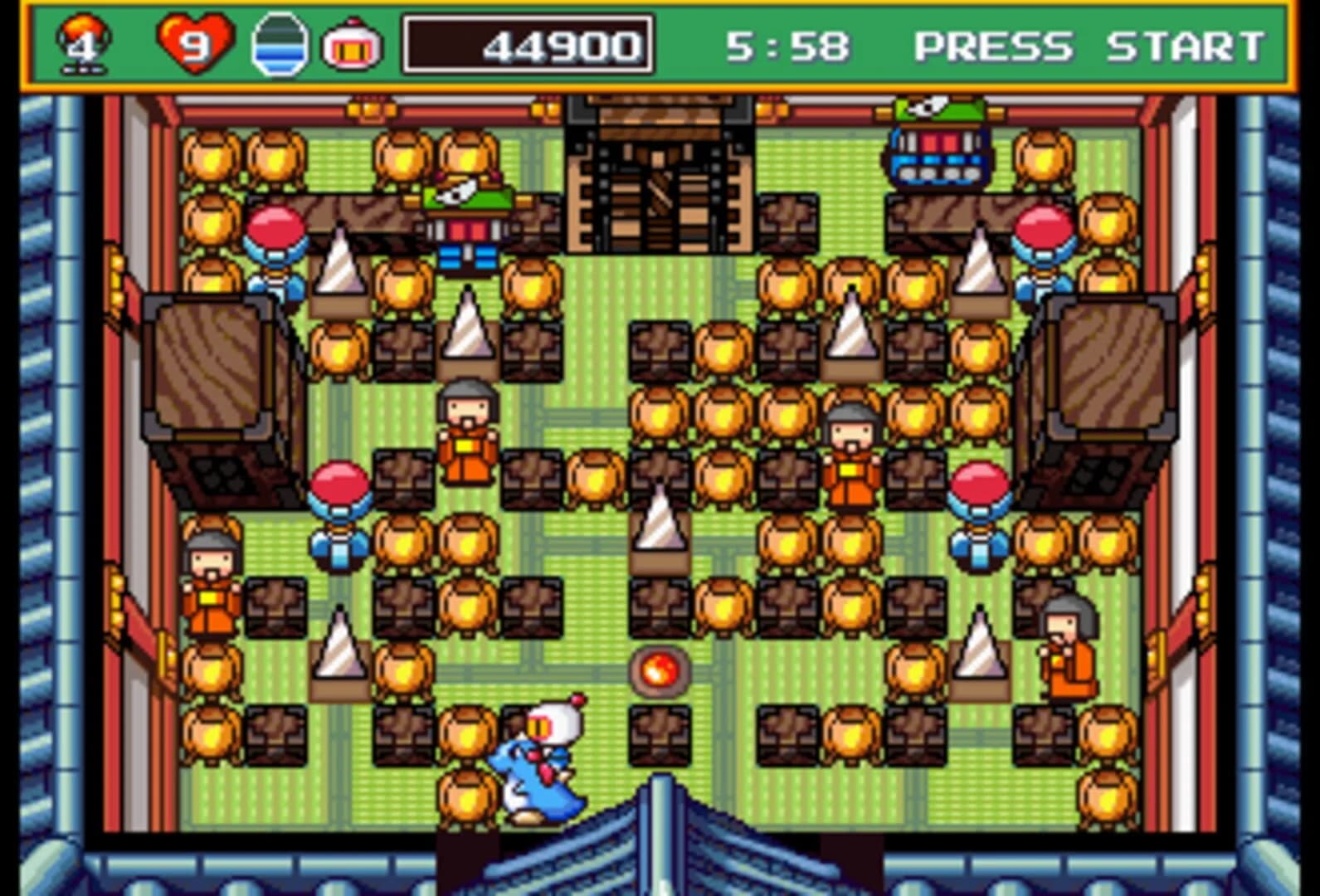Toggle the red-domed robot enemy on the right
1320x896 pixels.
(1042, 249)
